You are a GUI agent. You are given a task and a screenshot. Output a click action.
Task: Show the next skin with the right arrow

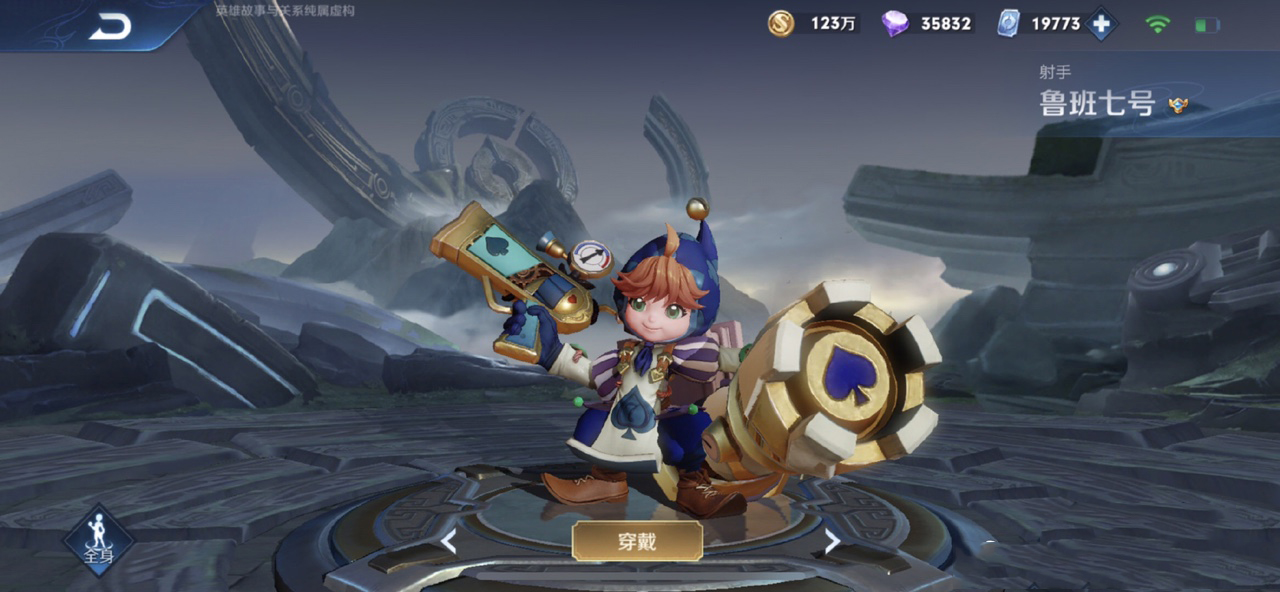831,541
